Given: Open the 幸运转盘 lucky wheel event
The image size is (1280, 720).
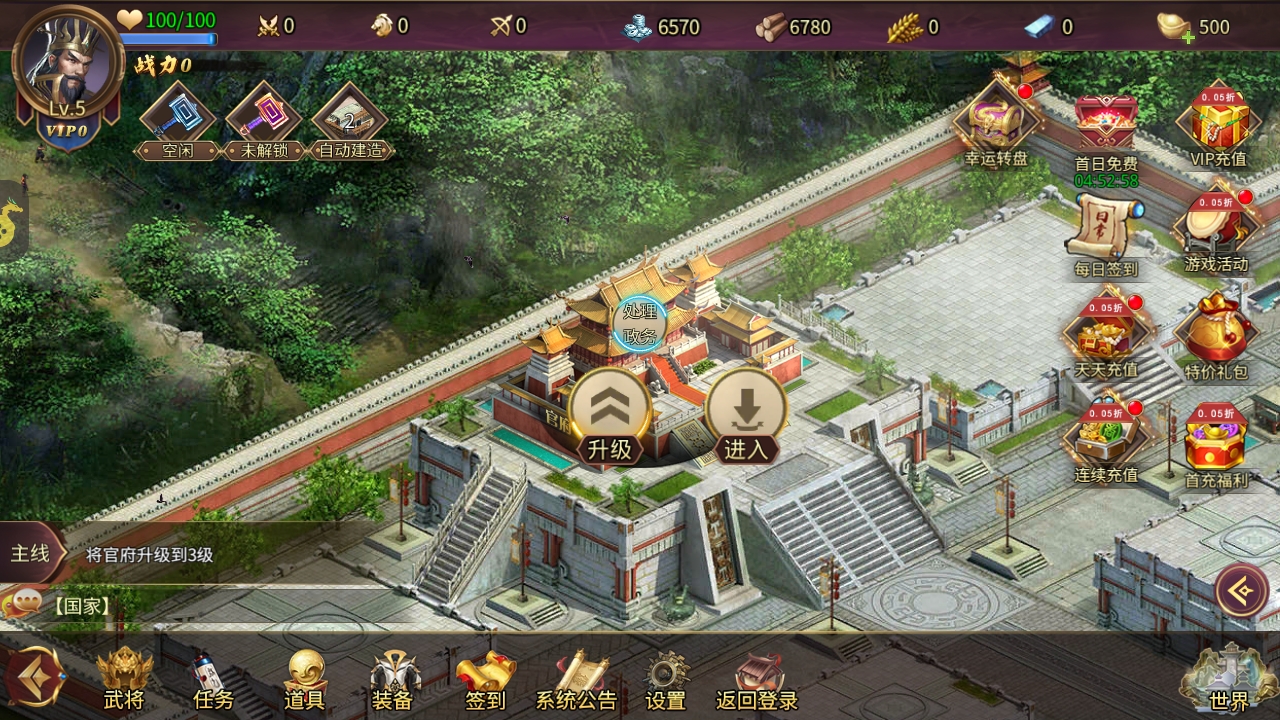Looking at the screenshot, I should (x=995, y=125).
